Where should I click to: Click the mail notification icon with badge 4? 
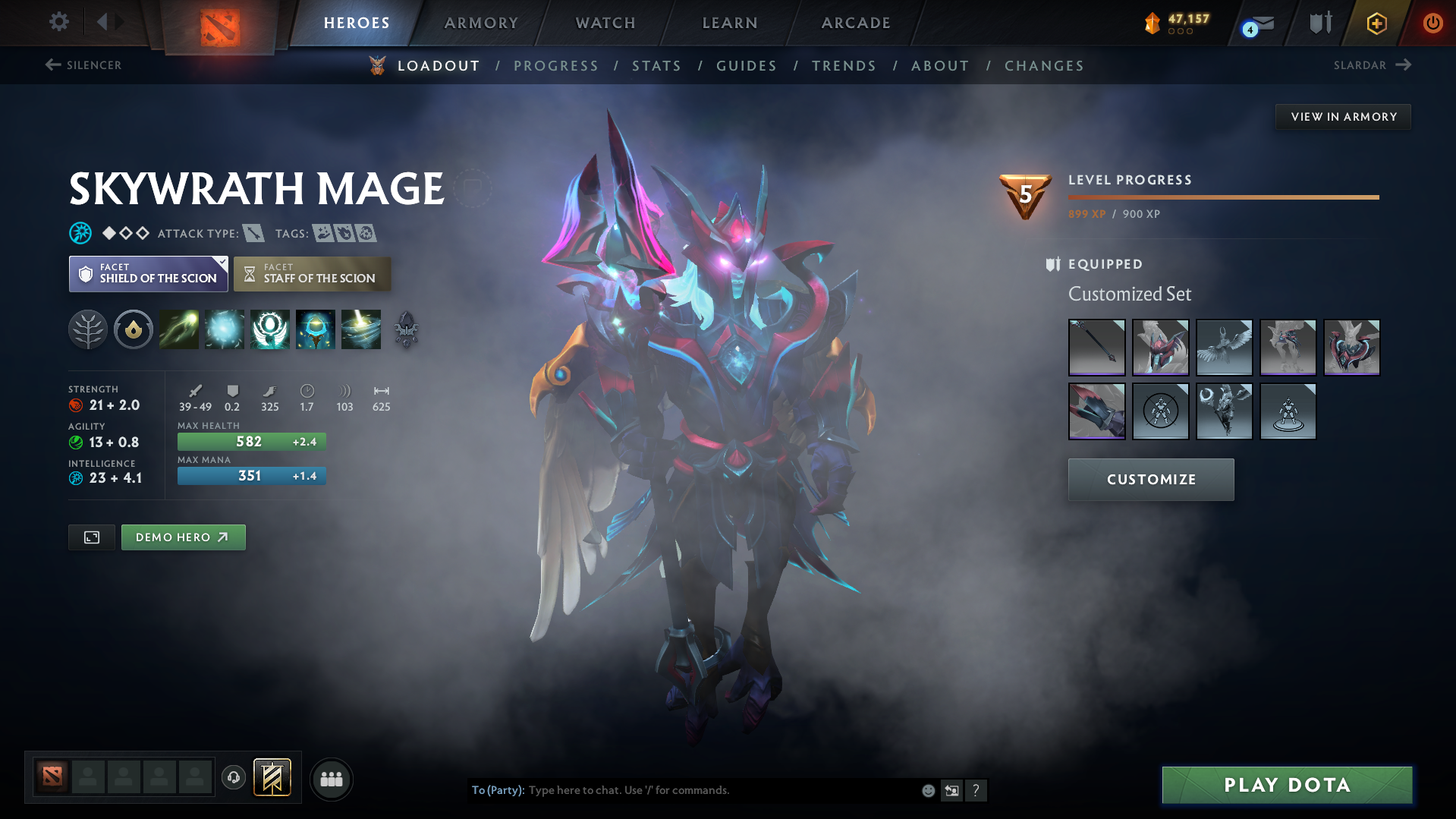(x=1253, y=23)
